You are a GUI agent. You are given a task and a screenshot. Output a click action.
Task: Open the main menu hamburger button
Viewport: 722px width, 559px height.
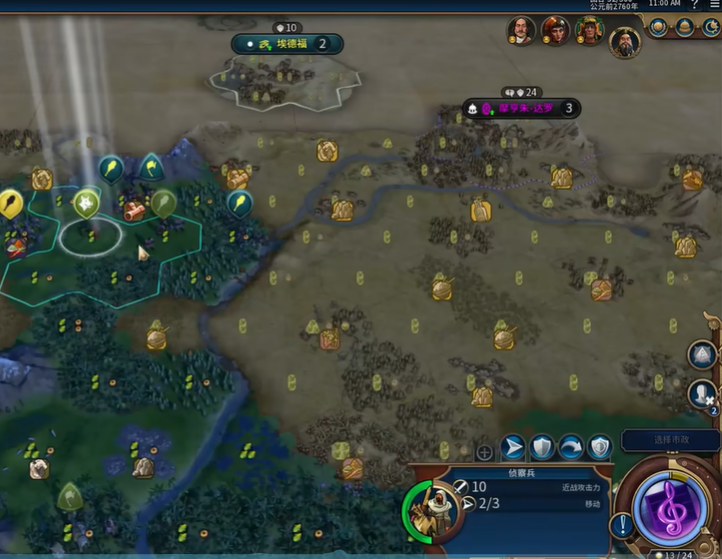(714, 4)
